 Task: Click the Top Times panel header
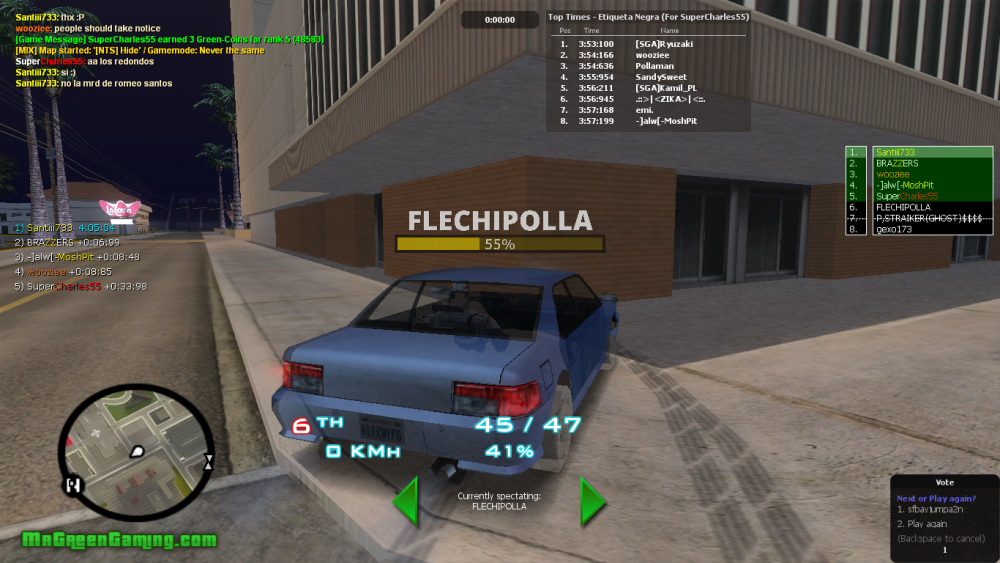(648, 17)
